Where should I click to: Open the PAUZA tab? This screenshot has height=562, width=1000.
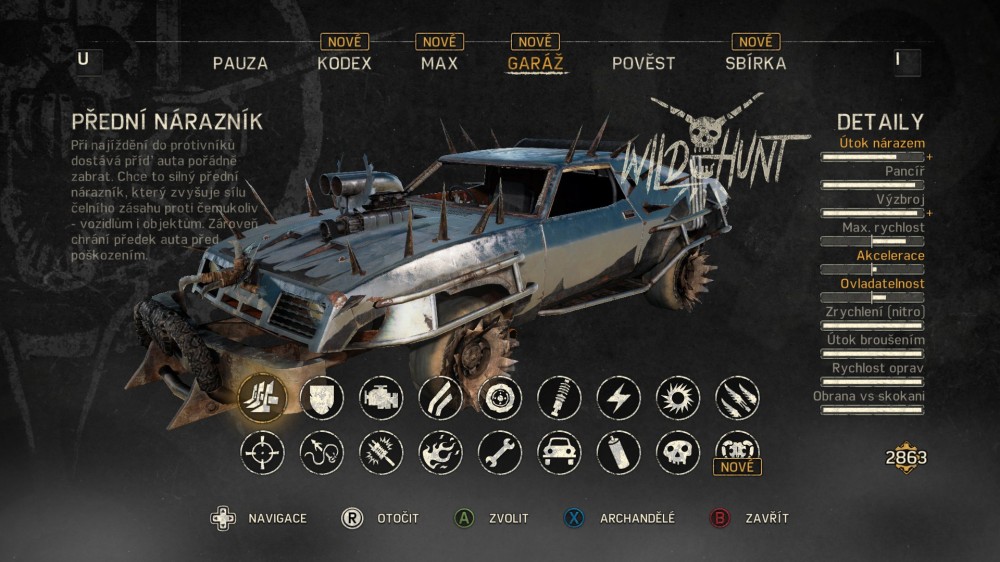coord(240,63)
